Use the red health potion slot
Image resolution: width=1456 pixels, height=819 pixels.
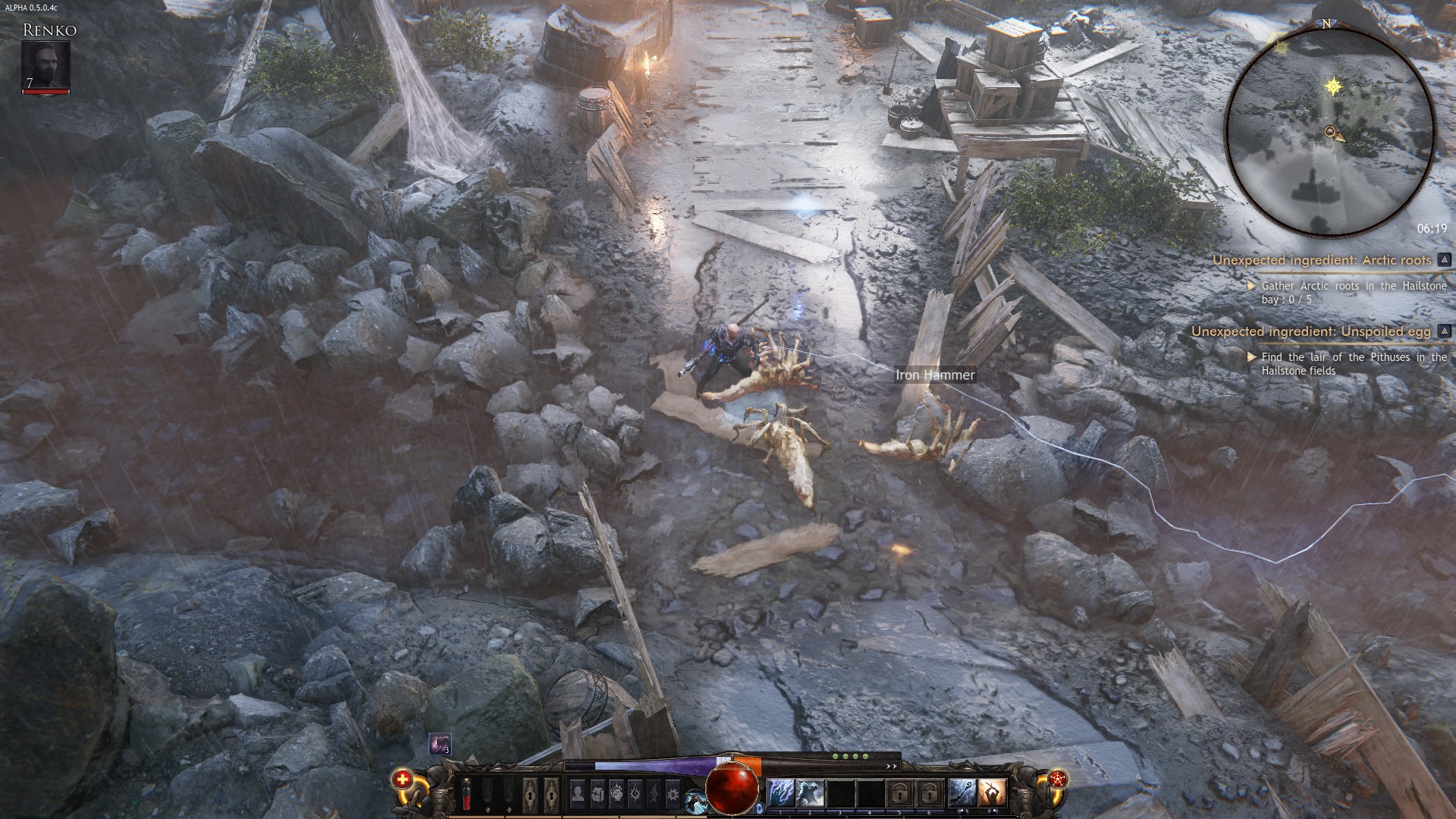(467, 793)
